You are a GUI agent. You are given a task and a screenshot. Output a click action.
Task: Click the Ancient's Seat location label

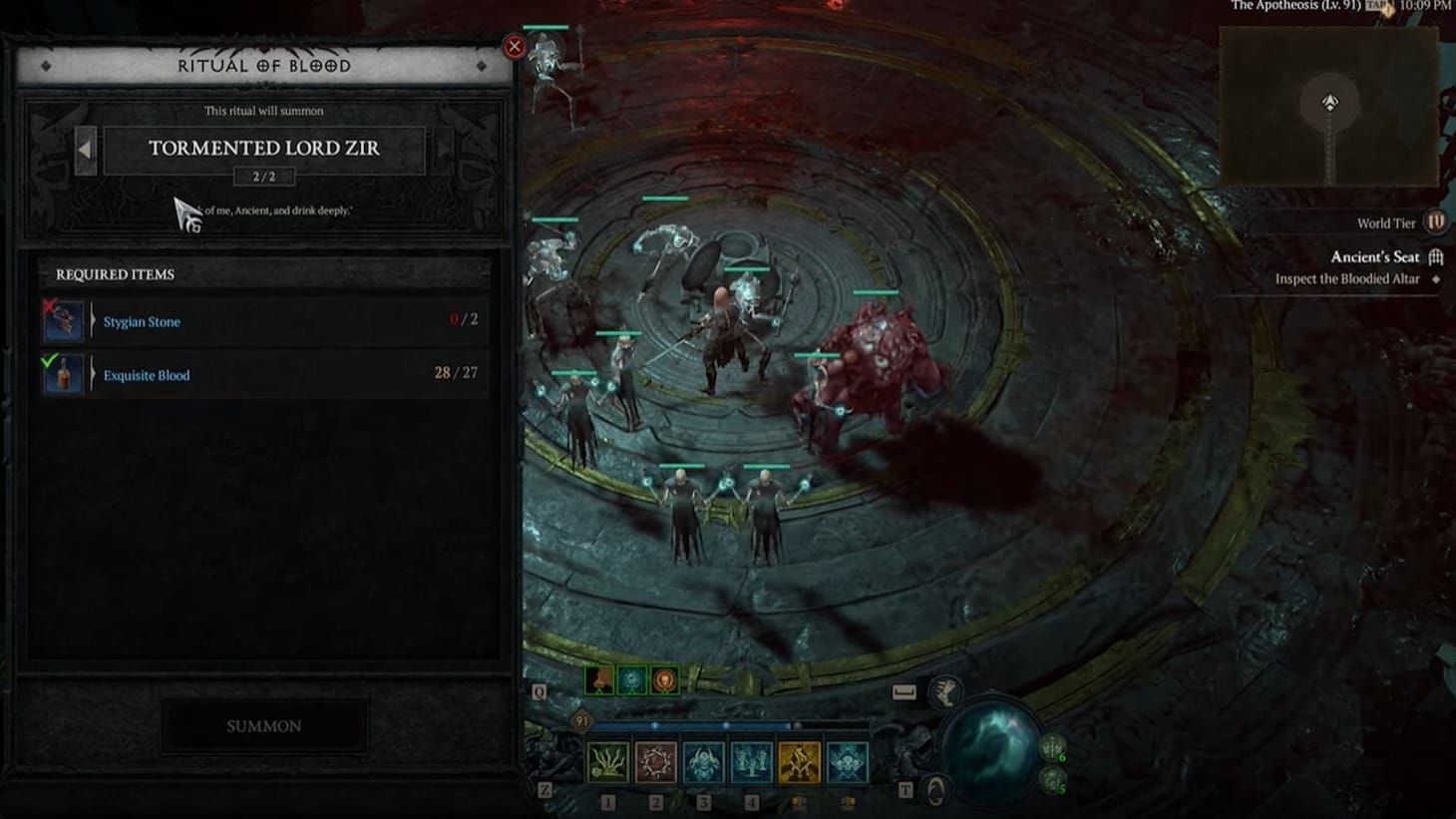1374,256
